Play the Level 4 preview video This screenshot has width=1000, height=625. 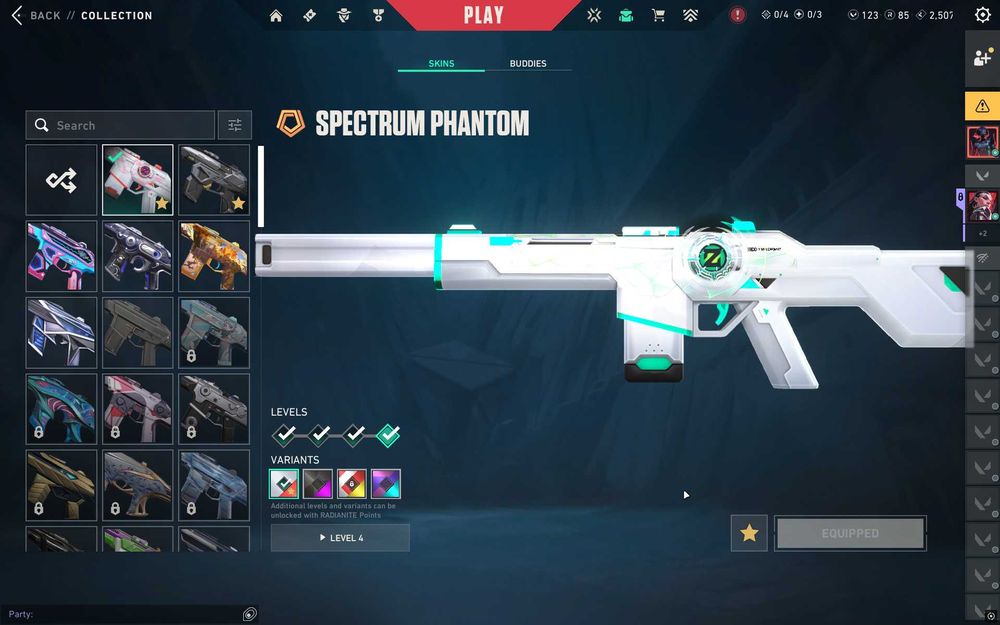coord(340,538)
